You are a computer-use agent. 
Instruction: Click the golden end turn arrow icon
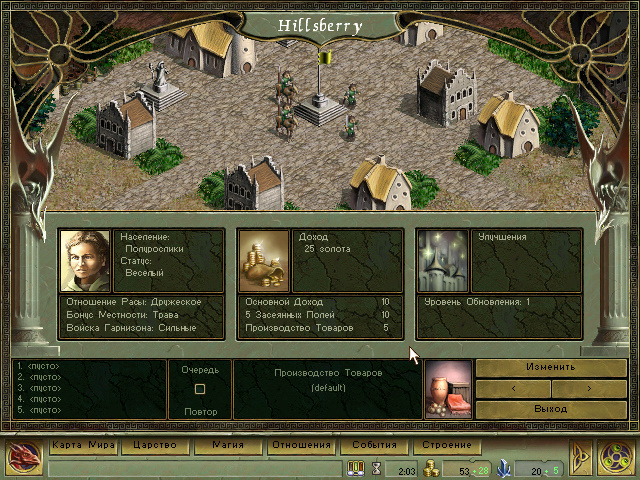(x=581, y=456)
